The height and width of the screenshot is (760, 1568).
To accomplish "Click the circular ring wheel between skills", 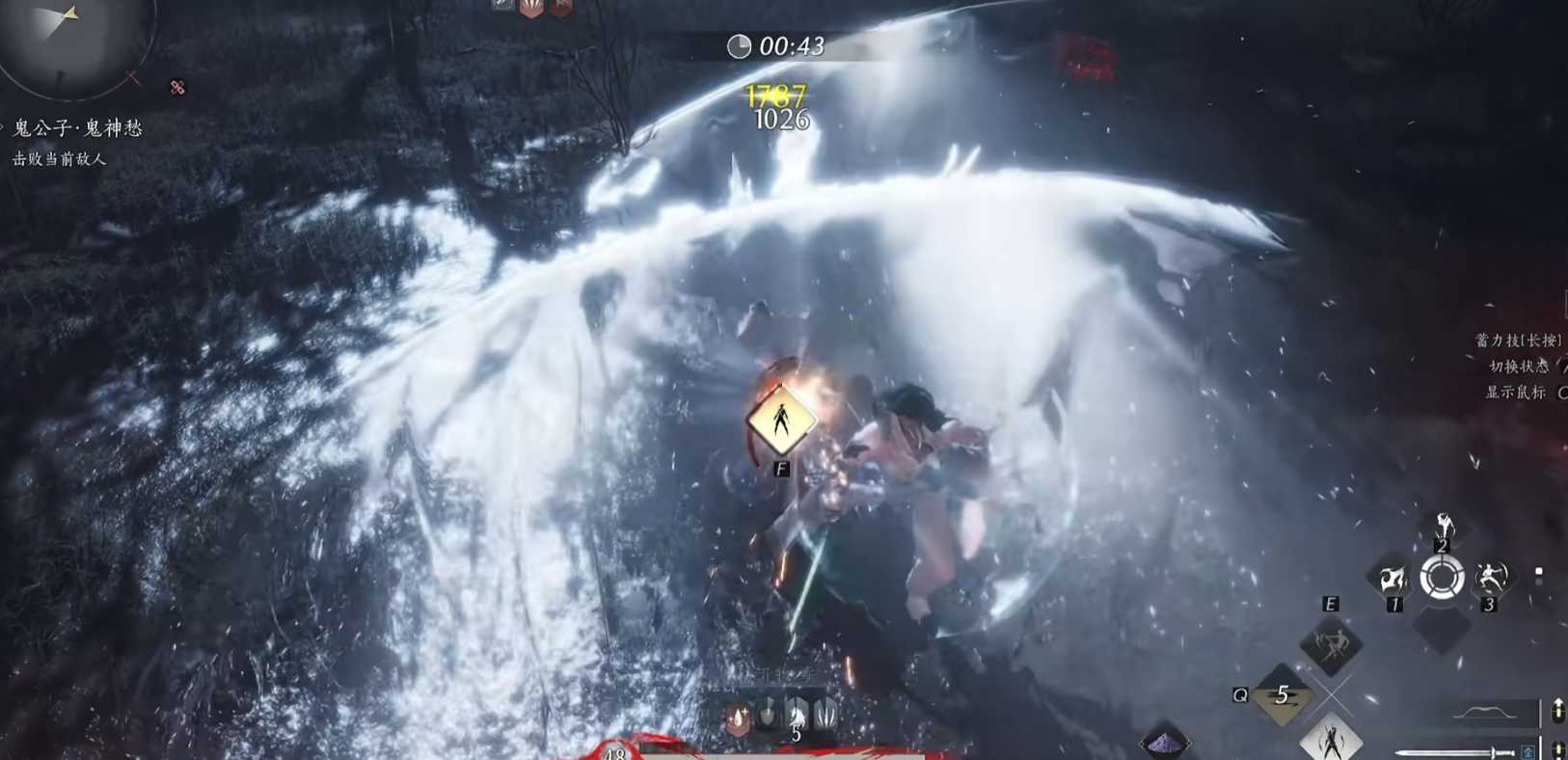I will (x=1442, y=579).
